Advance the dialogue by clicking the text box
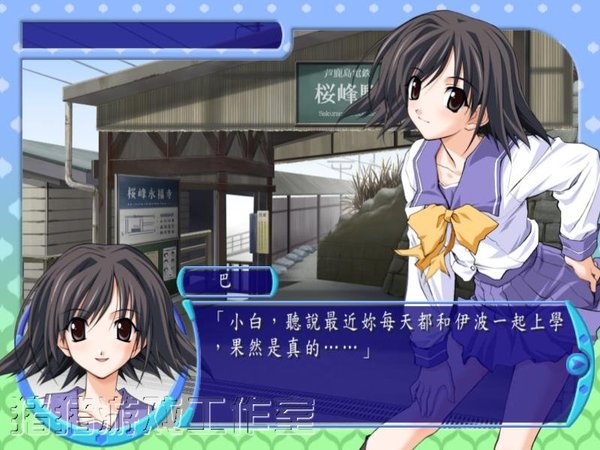 (x=380, y=348)
